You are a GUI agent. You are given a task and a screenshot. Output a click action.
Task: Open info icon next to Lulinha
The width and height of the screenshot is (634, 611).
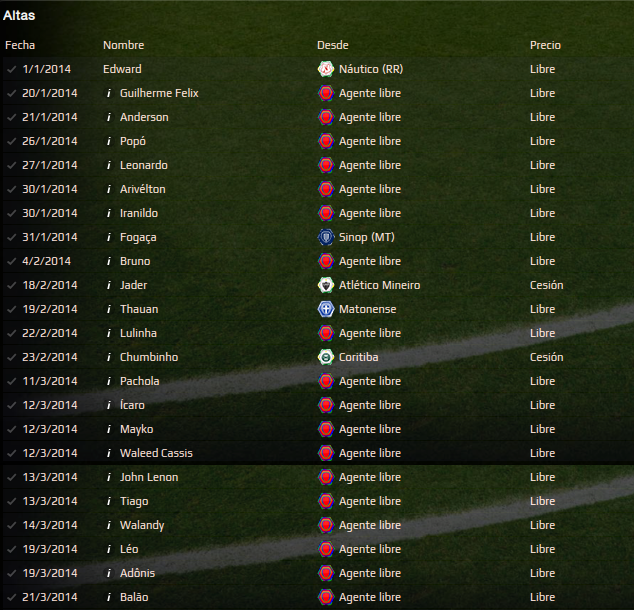(108, 333)
